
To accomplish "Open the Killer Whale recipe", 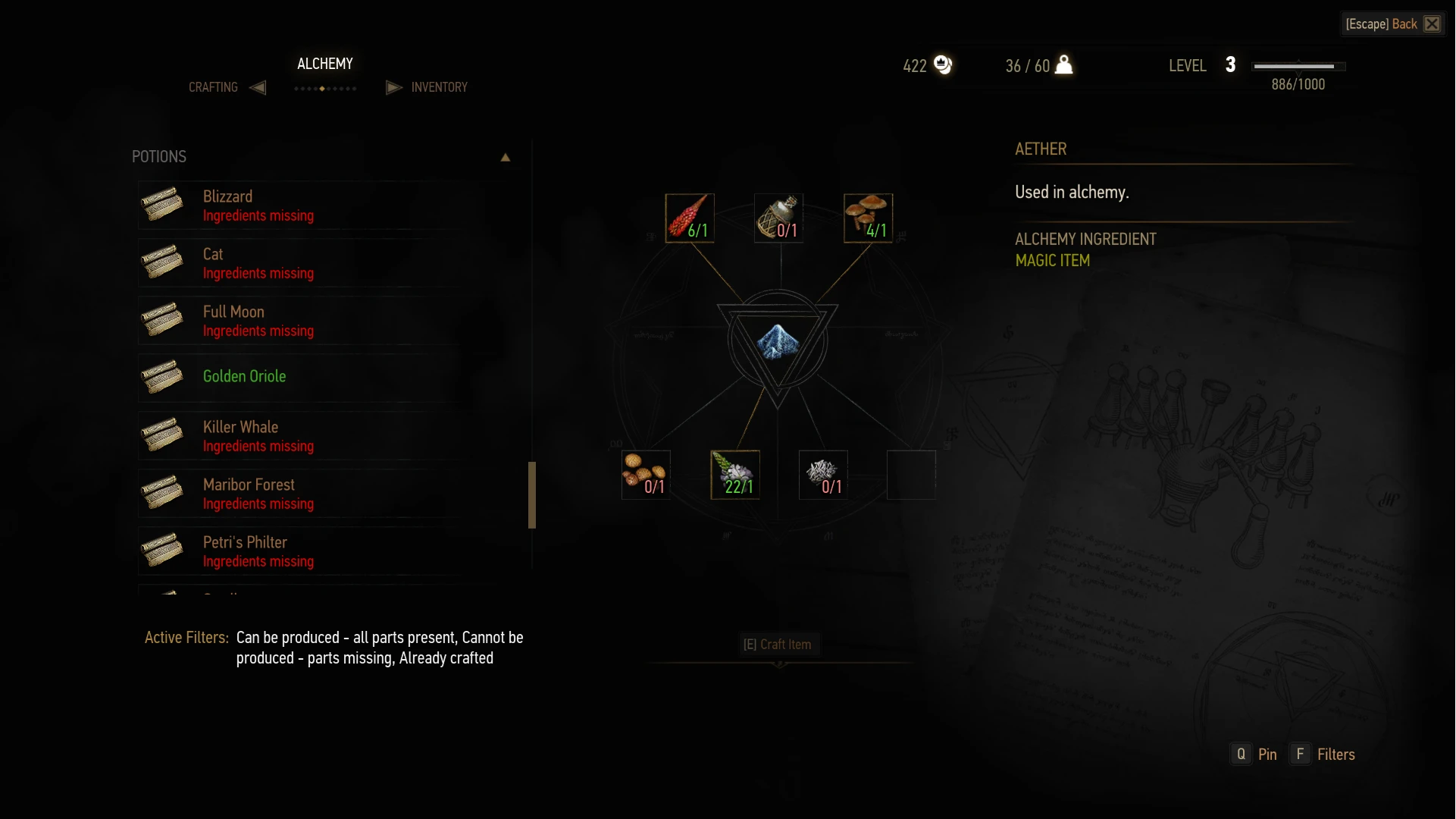I will click(x=303, y=436).
